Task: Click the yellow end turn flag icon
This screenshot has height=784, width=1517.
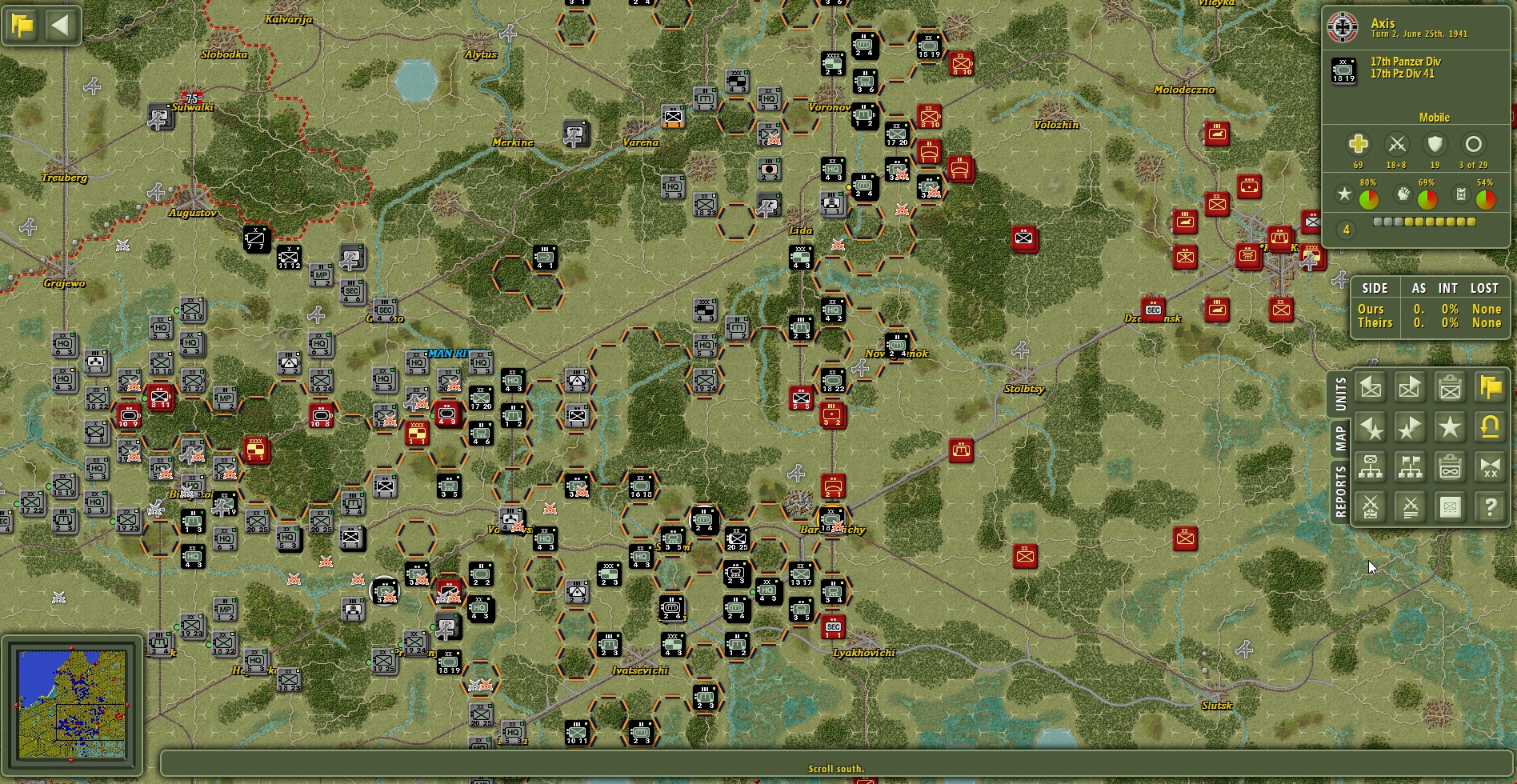Action: coord(1490,386)
